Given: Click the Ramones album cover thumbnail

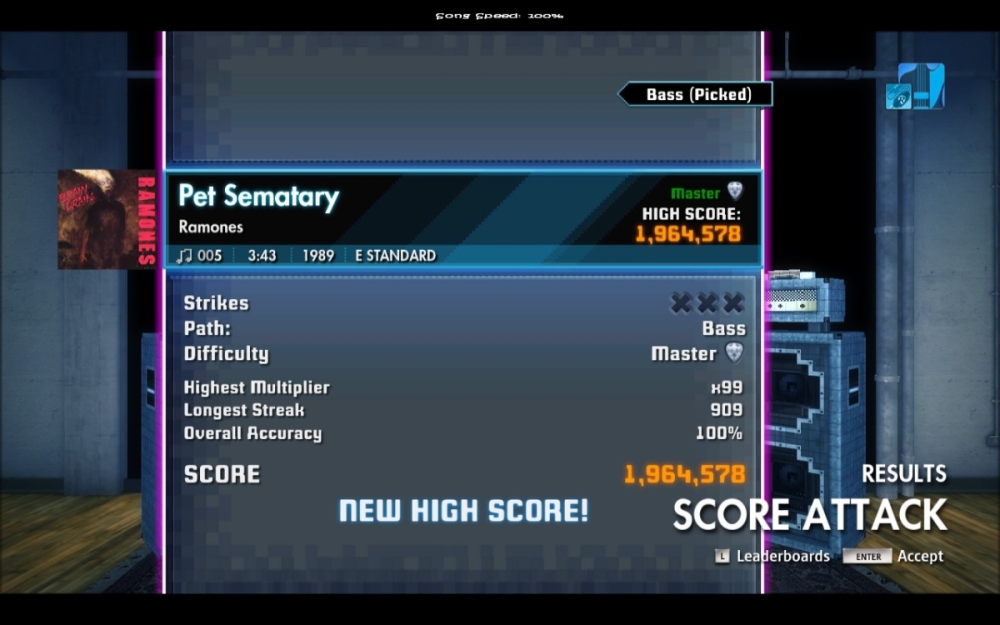Looking at the screenshot, I should click(105, 219).
